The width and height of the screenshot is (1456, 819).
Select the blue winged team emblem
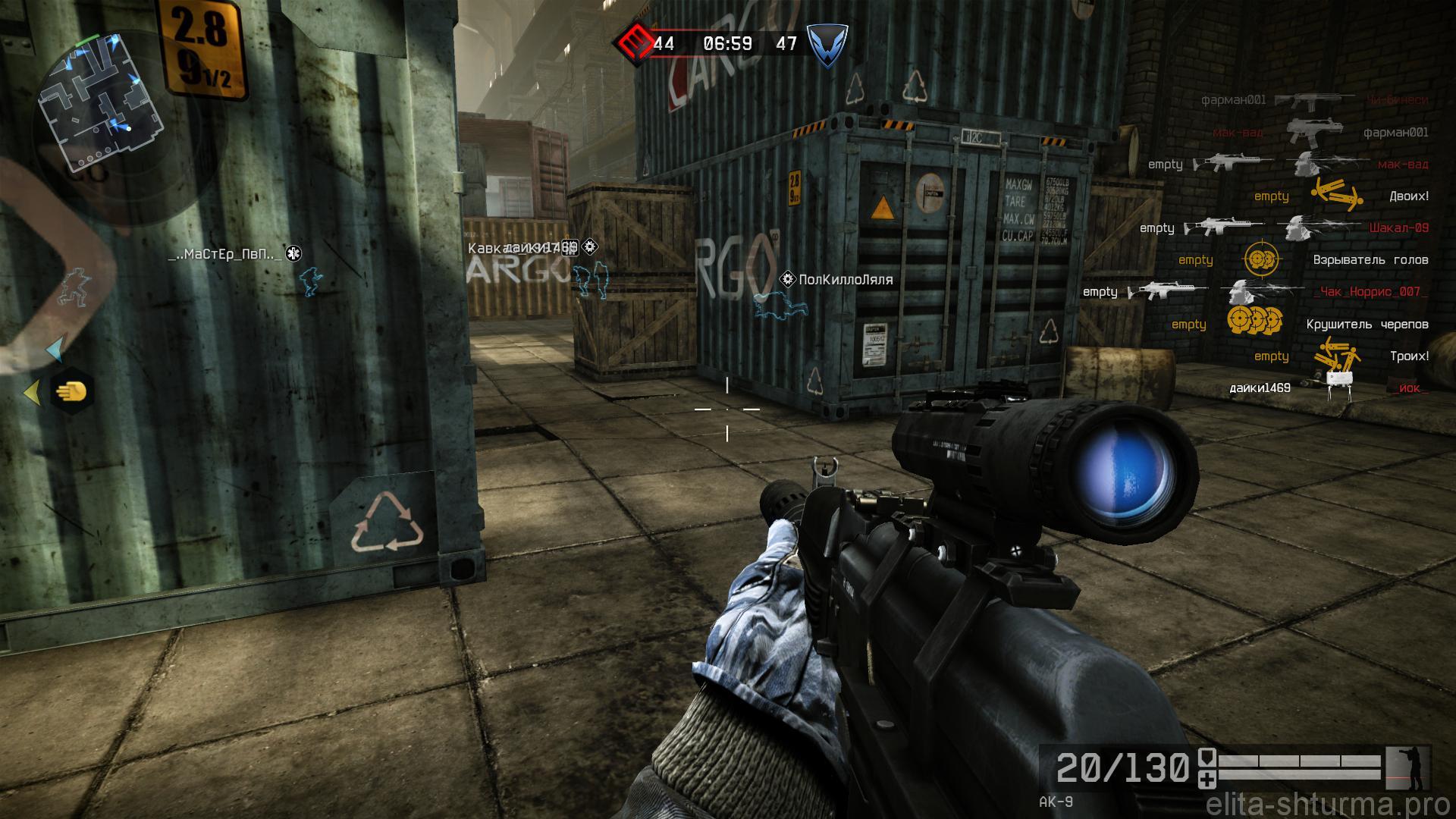826,43
